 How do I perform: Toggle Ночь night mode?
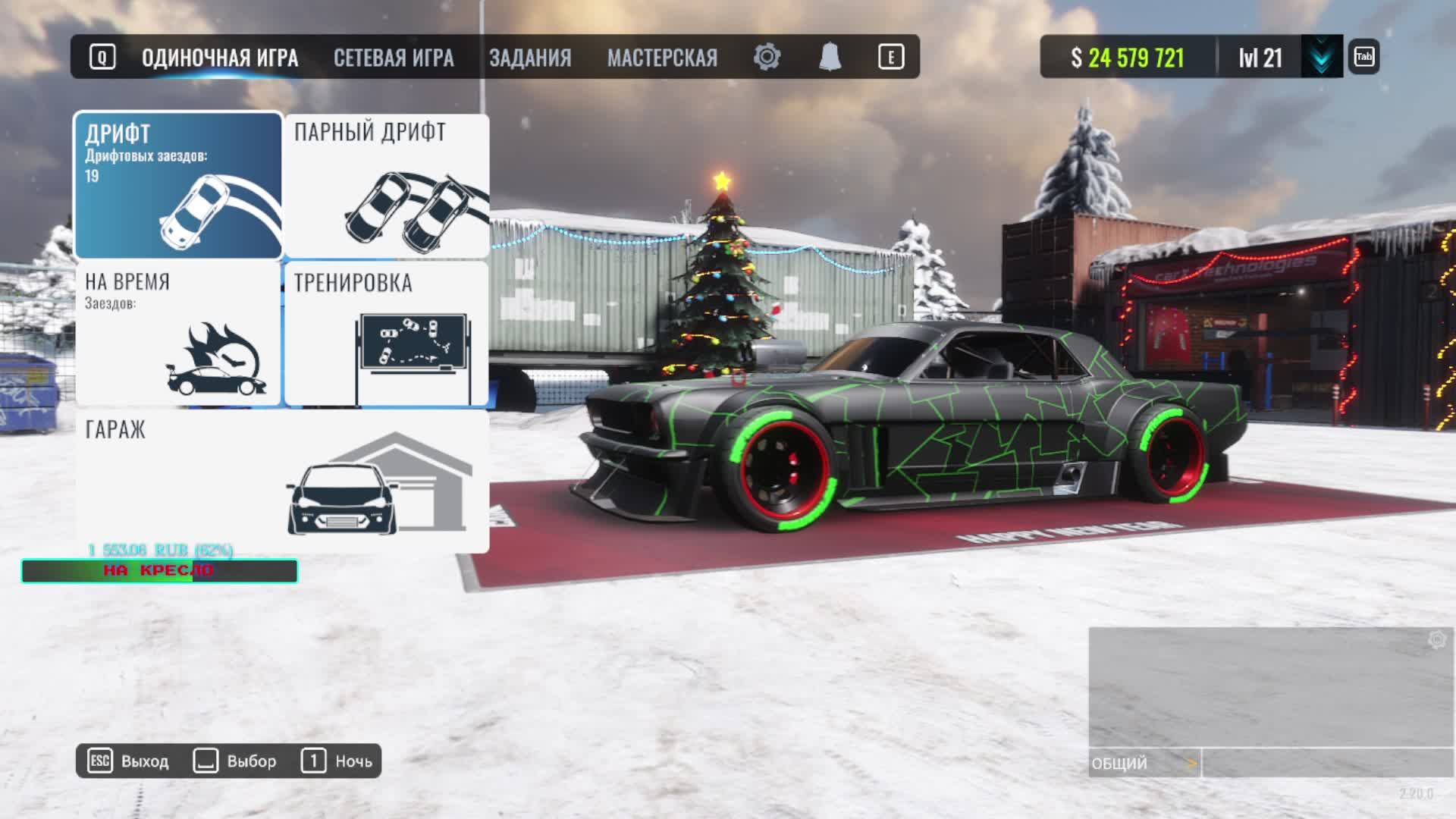click(x=337, y=761)
